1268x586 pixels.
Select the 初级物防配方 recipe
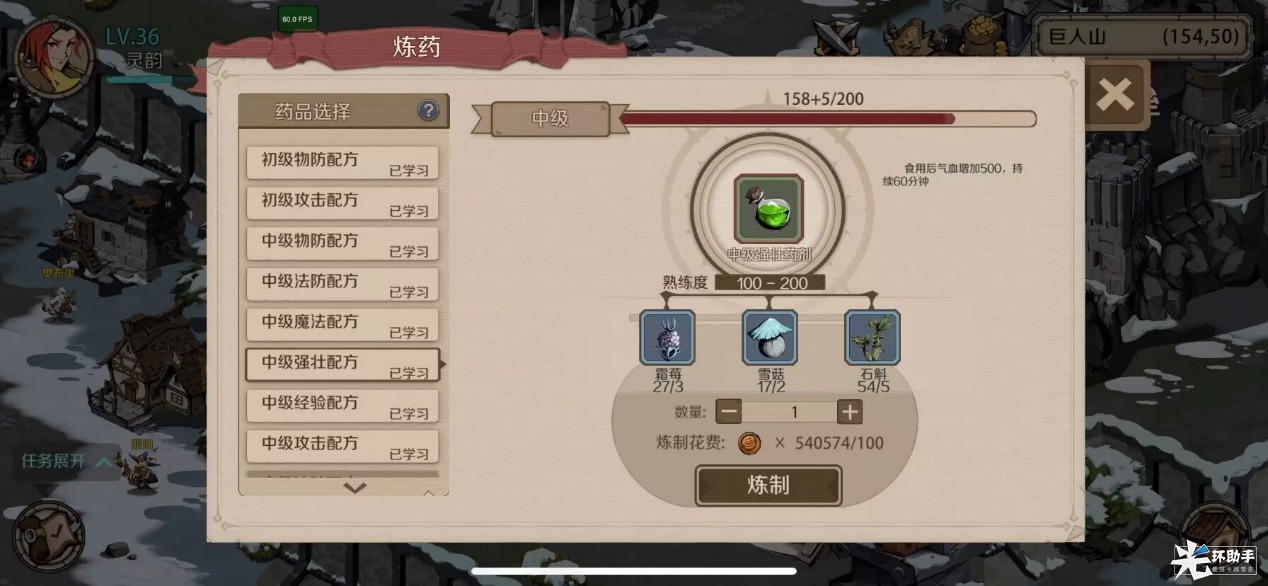pyautogui.click(x=342, y=162)
